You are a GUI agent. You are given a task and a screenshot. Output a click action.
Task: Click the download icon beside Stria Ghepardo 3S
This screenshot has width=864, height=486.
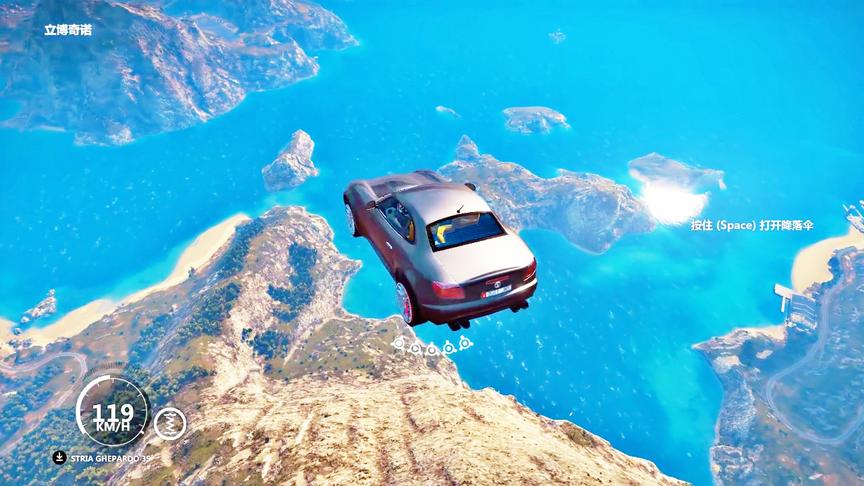60,457
